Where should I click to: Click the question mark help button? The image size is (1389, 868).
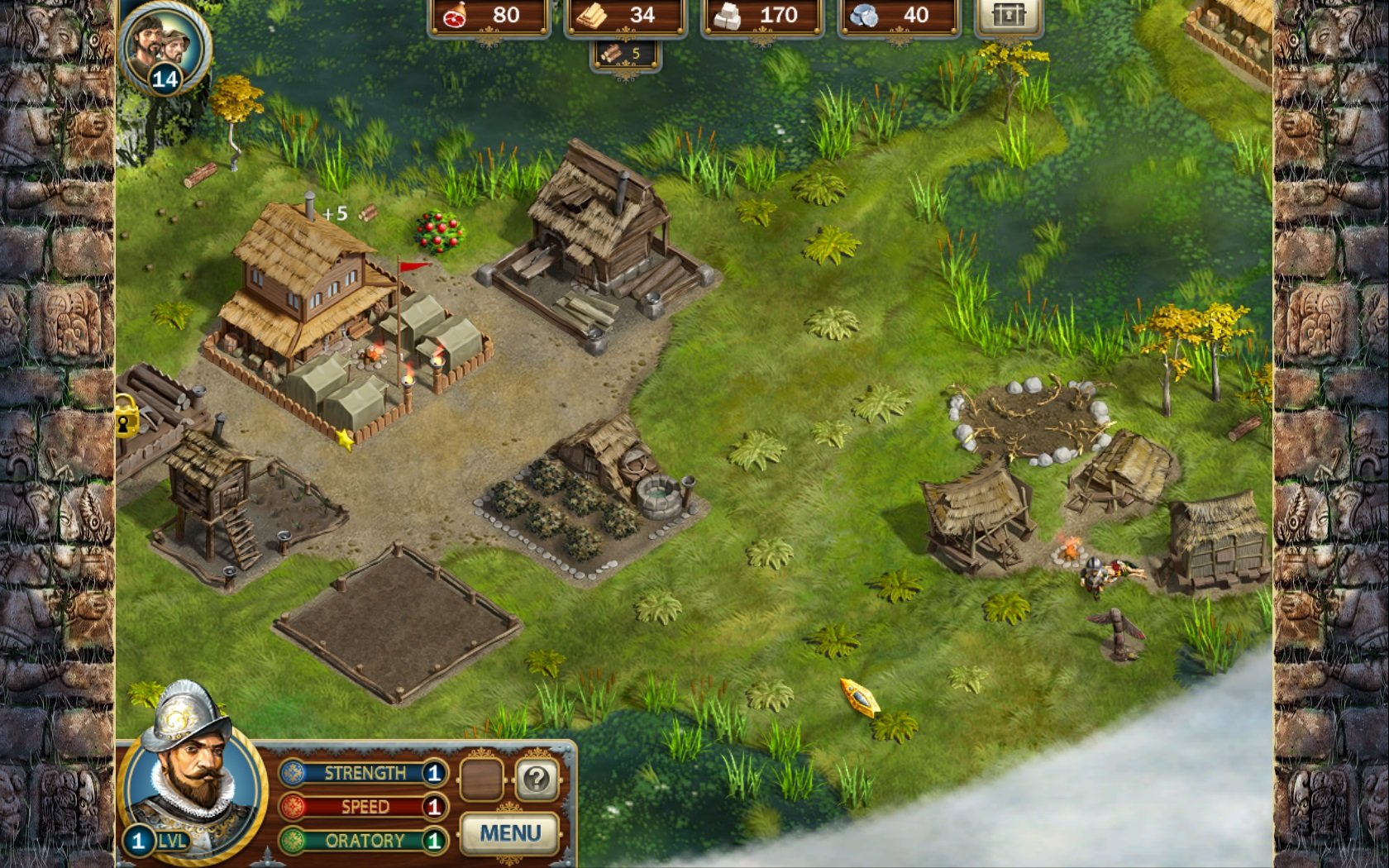coord(537,779)
